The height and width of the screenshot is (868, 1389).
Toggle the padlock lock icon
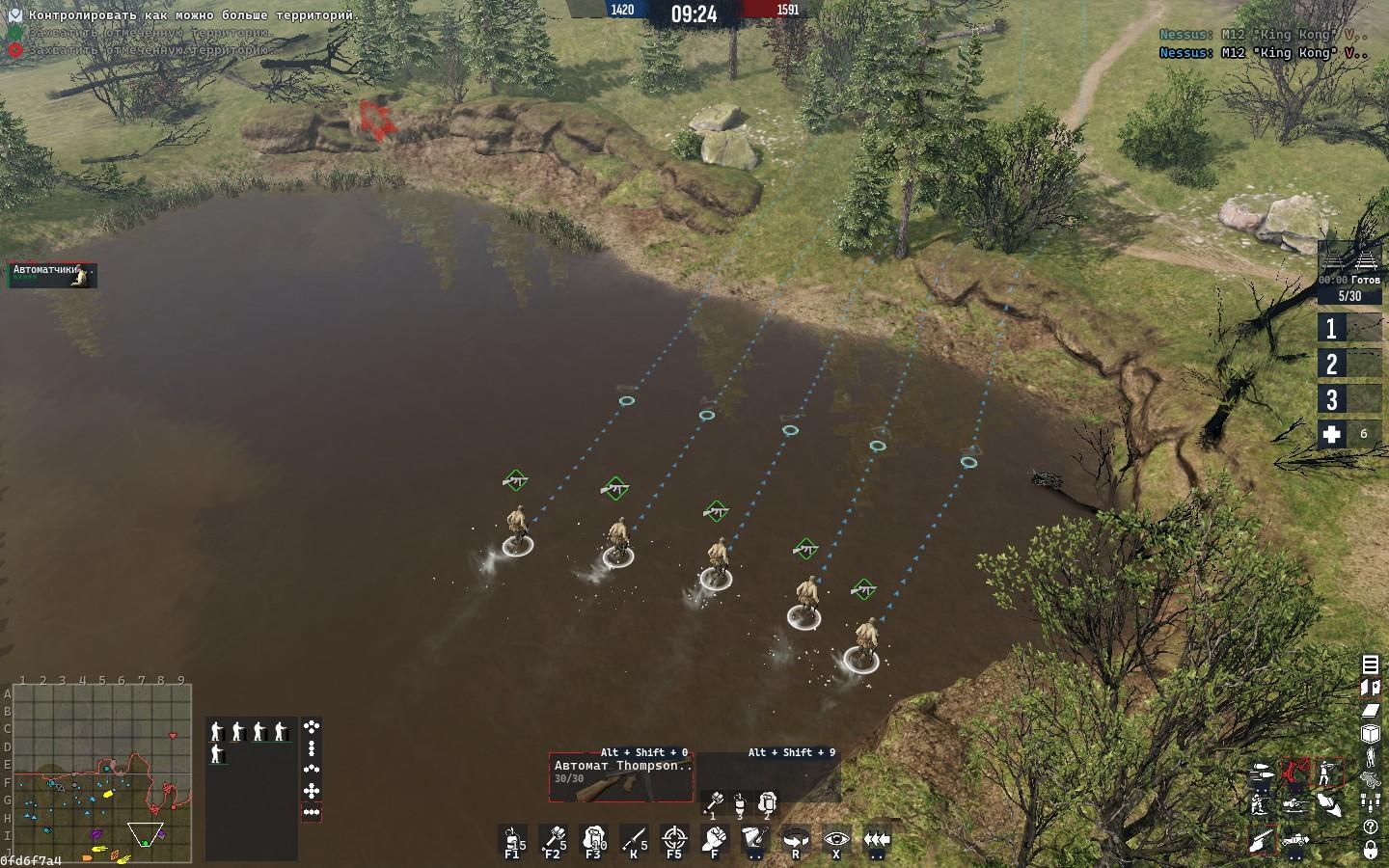click(1370, 850)
